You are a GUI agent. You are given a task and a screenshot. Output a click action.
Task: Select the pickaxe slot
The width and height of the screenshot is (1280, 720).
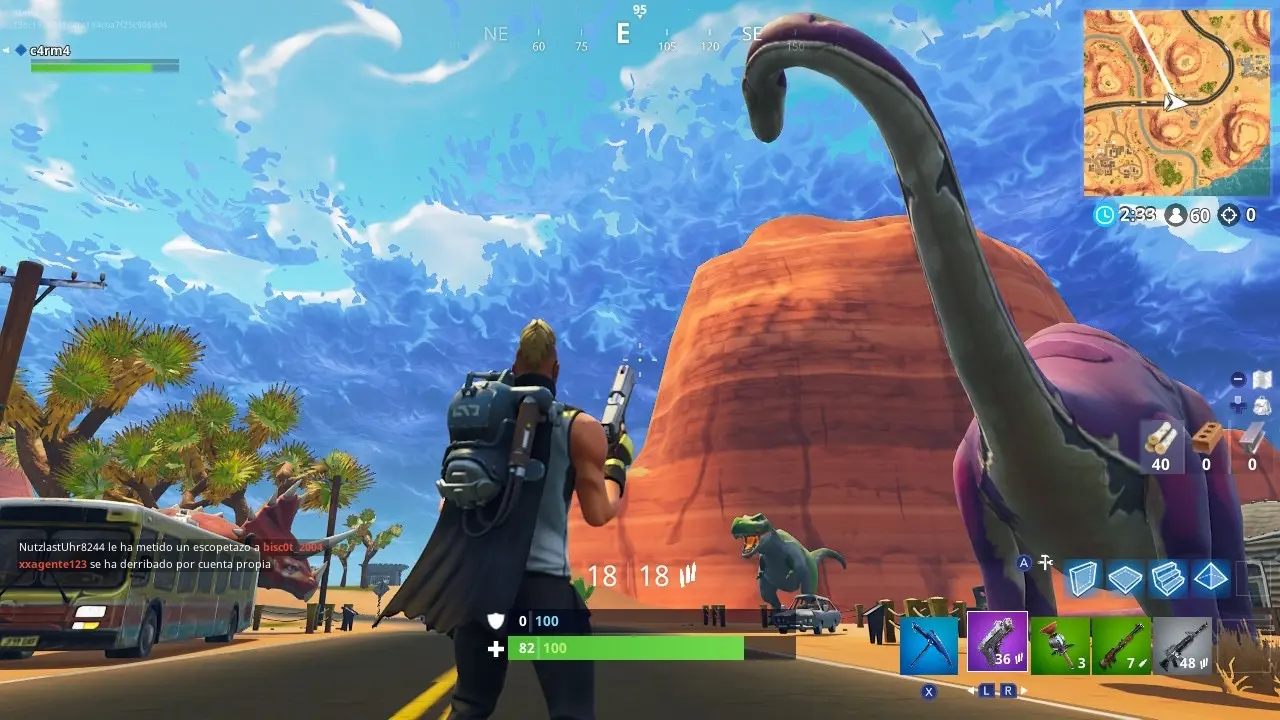click(929, 646)
